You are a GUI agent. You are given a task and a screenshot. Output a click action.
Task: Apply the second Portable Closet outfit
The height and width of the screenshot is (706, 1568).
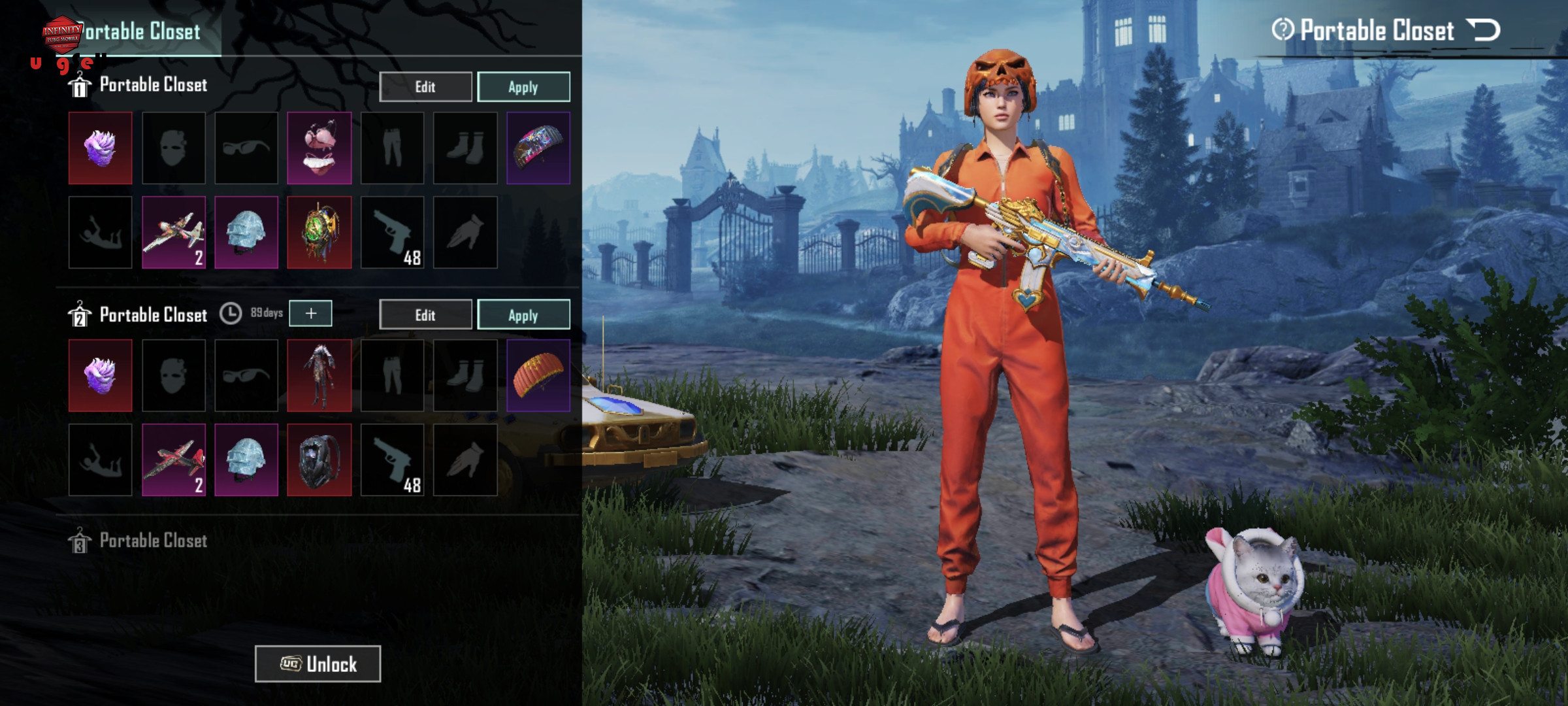[x=523, y=315]
